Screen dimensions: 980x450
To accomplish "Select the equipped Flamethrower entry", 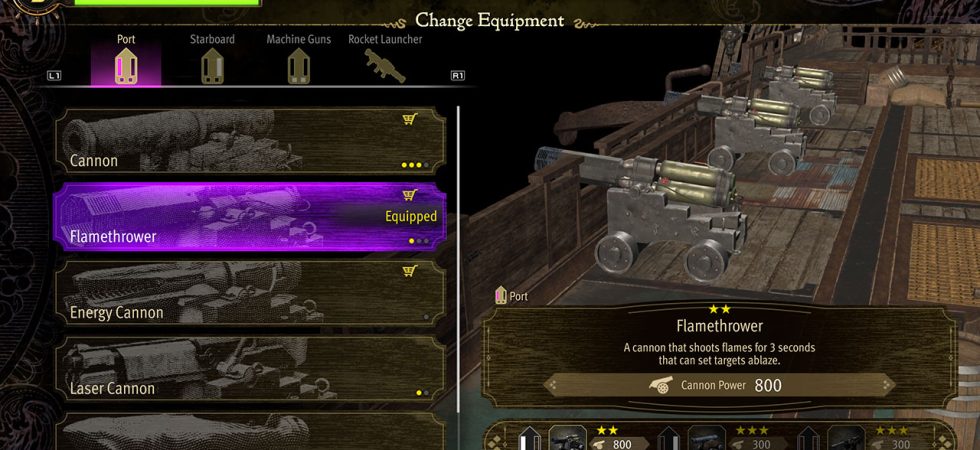I will [250, 217].
